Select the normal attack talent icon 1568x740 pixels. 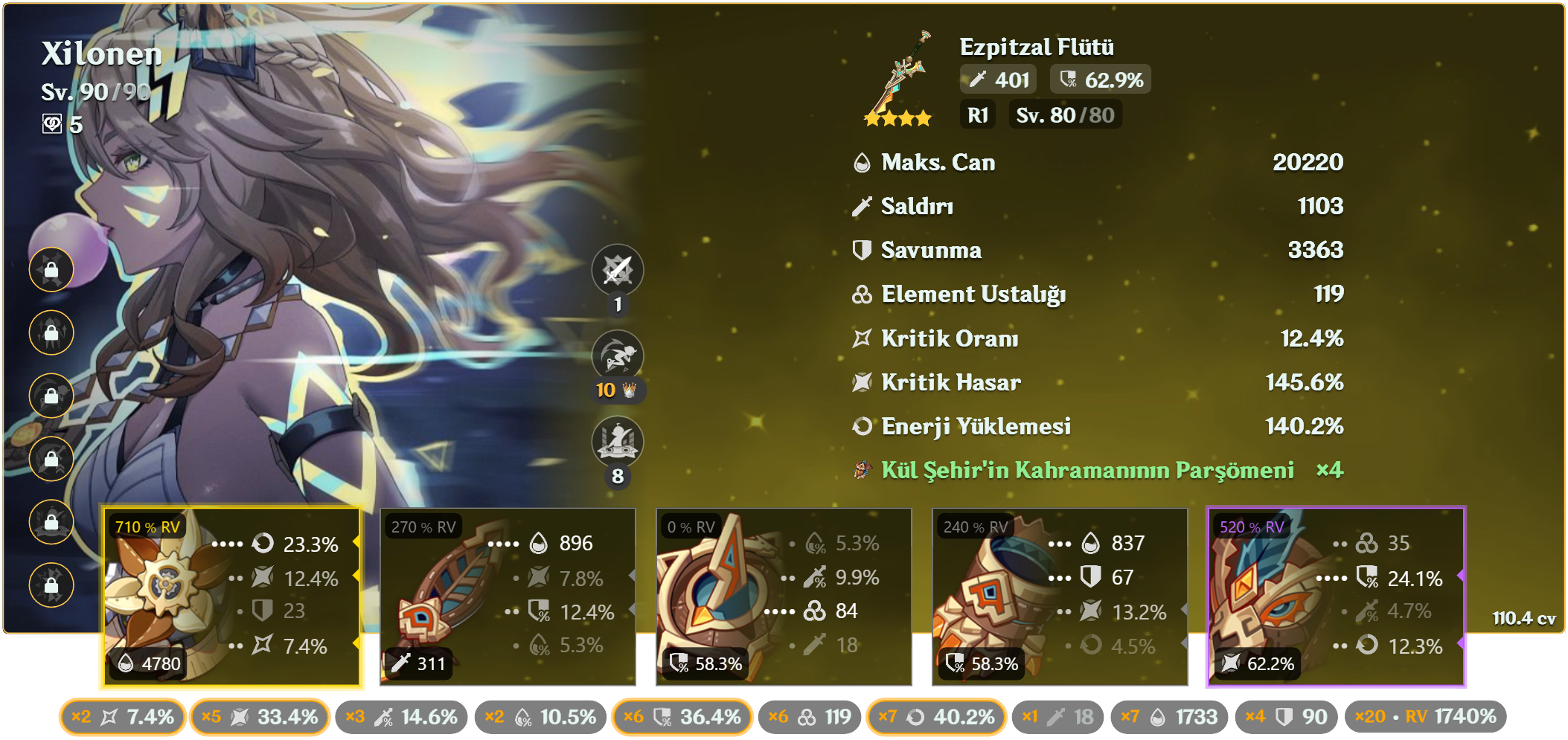pyautogui.click(x=618, y=270)
